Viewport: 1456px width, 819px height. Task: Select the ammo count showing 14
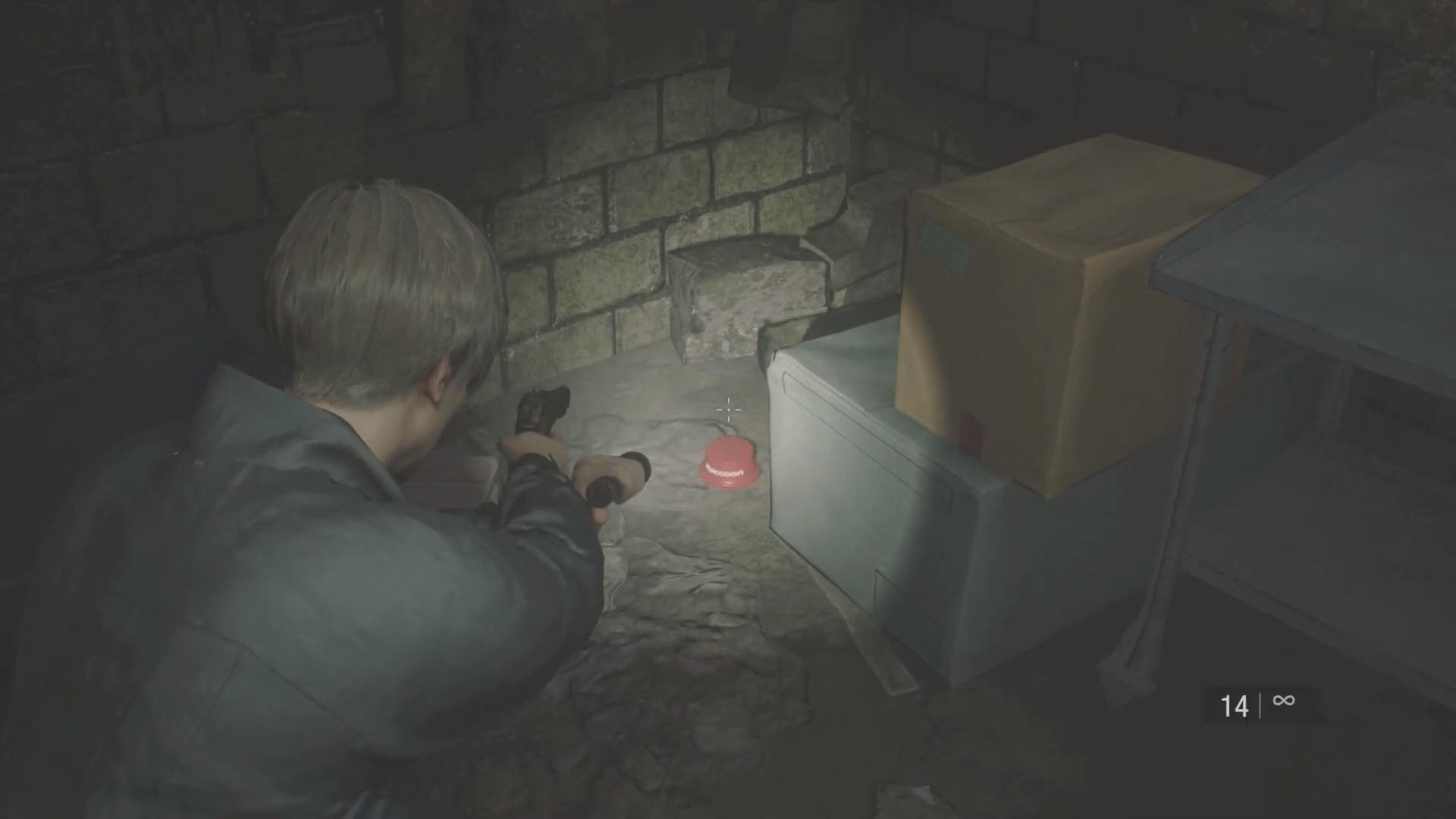pyautogui.click(x=1235, y=704)
